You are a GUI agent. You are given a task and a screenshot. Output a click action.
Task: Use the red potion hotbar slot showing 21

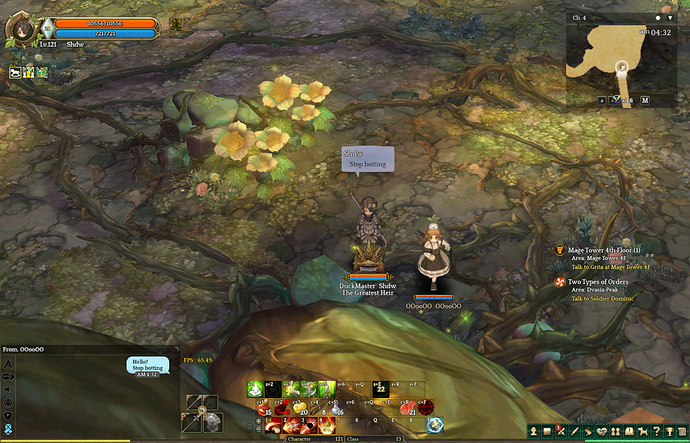[408, 406]
